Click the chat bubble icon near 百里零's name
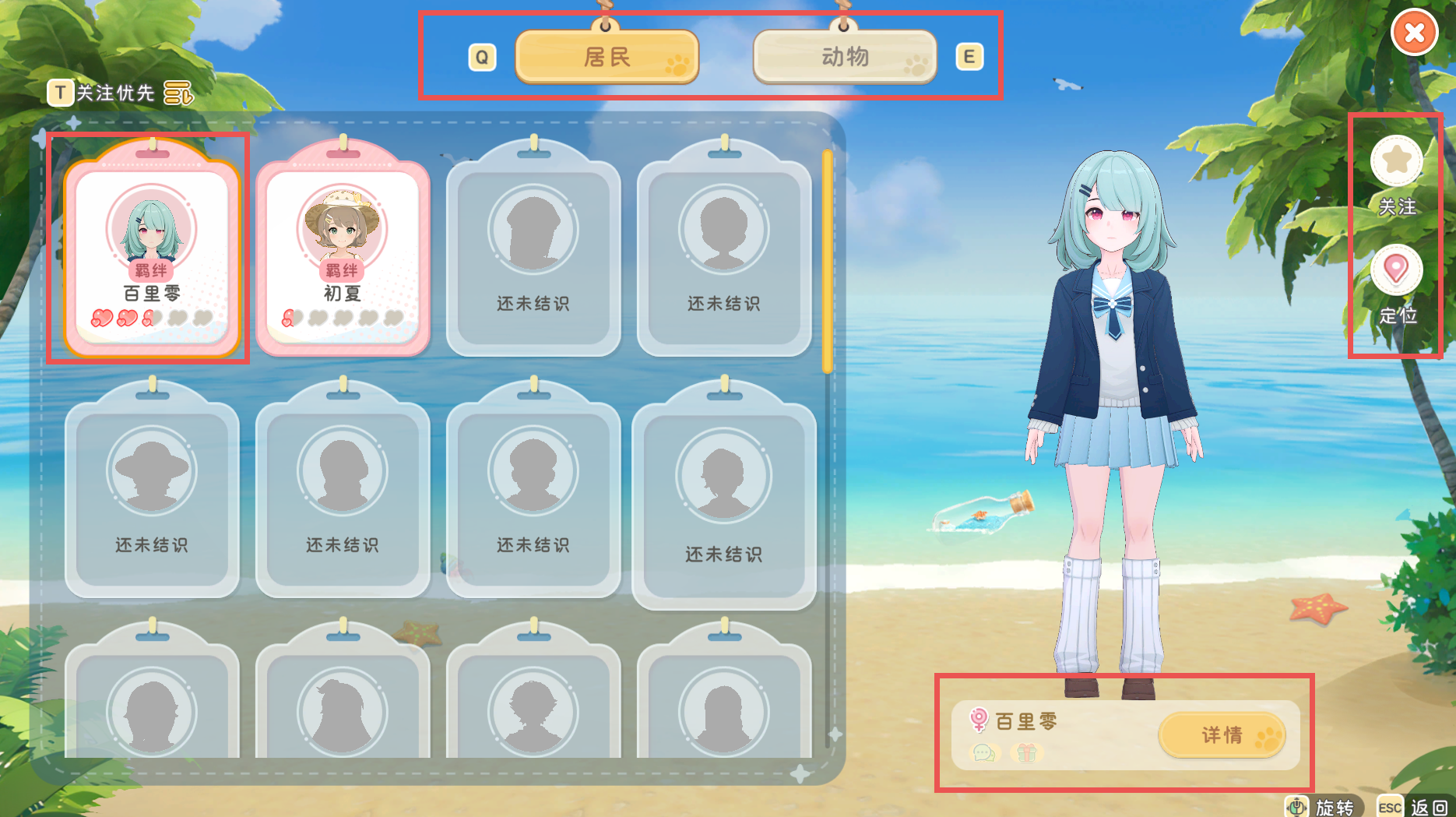 (x=983, y=754)
